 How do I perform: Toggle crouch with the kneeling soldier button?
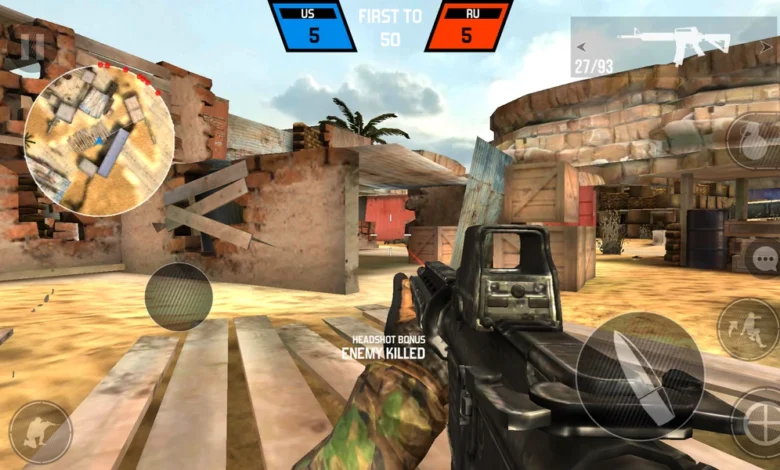tap(40, 431)
